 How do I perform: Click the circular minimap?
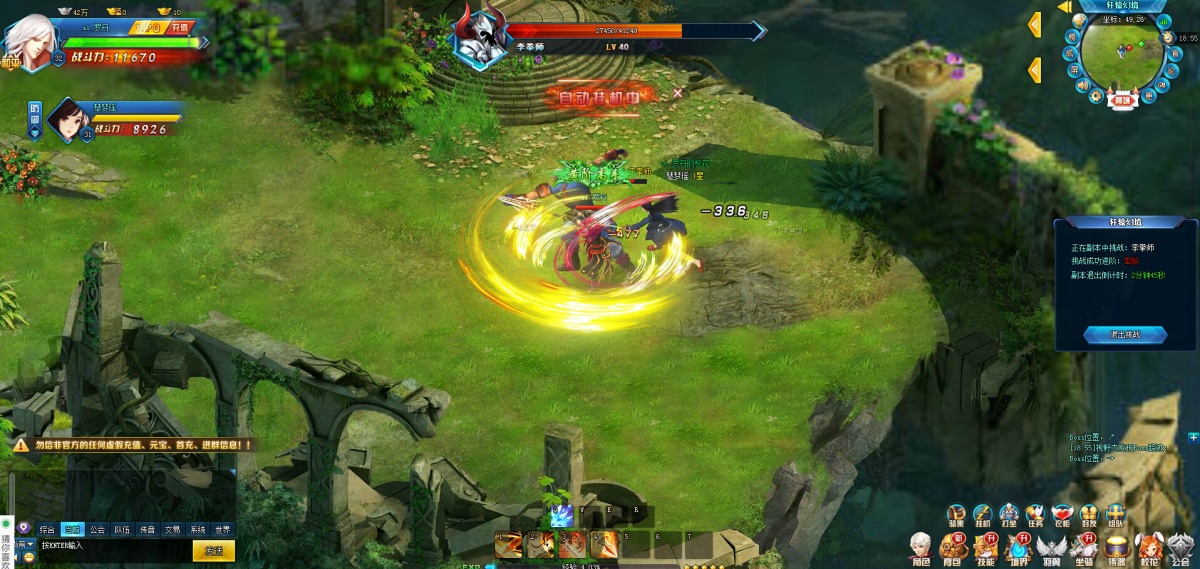click(1120, 55)
